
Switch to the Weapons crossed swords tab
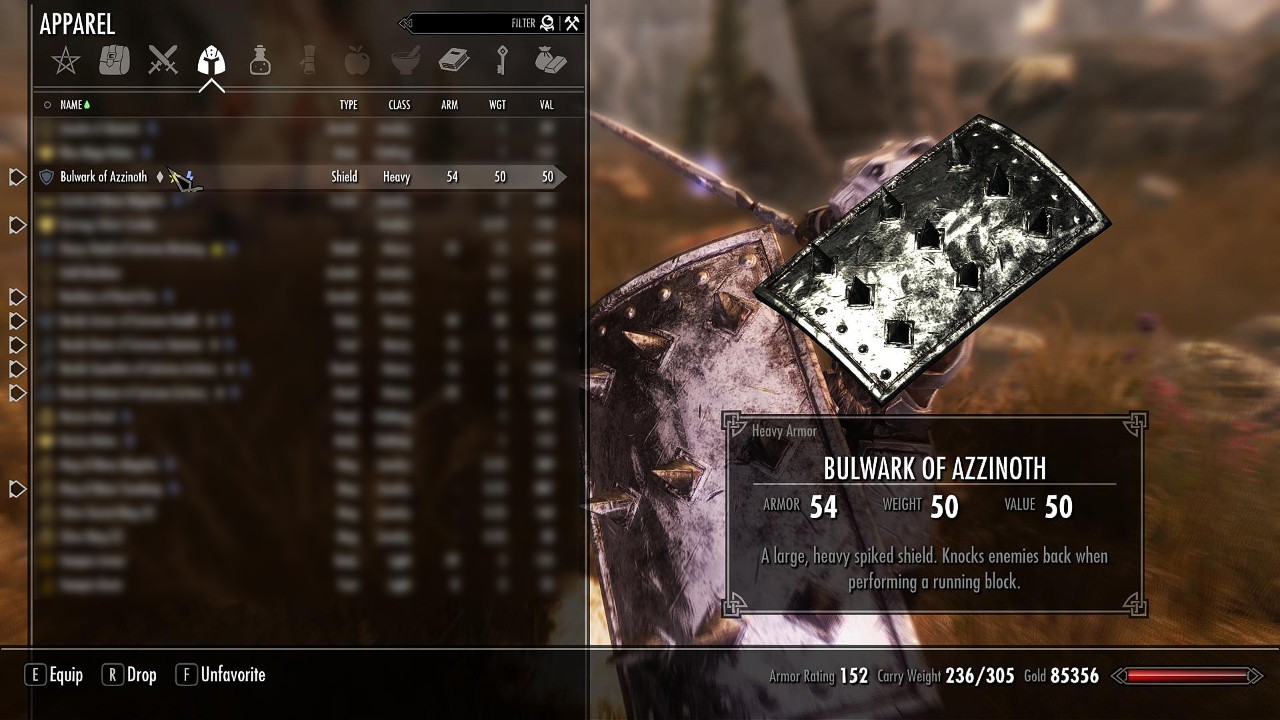point(163,61)
